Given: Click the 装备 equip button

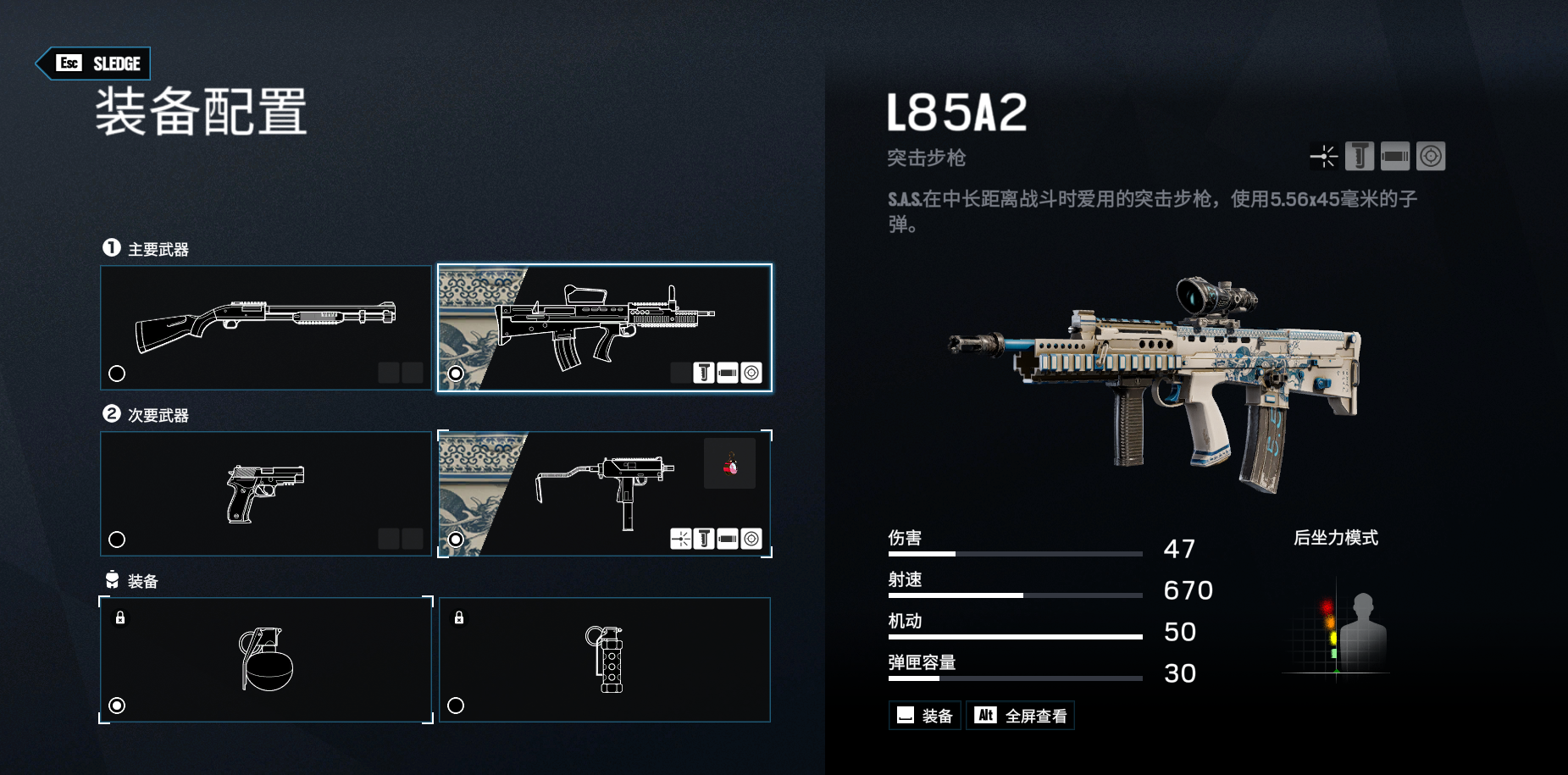Looking at the screenshot, I should [924, 716].
